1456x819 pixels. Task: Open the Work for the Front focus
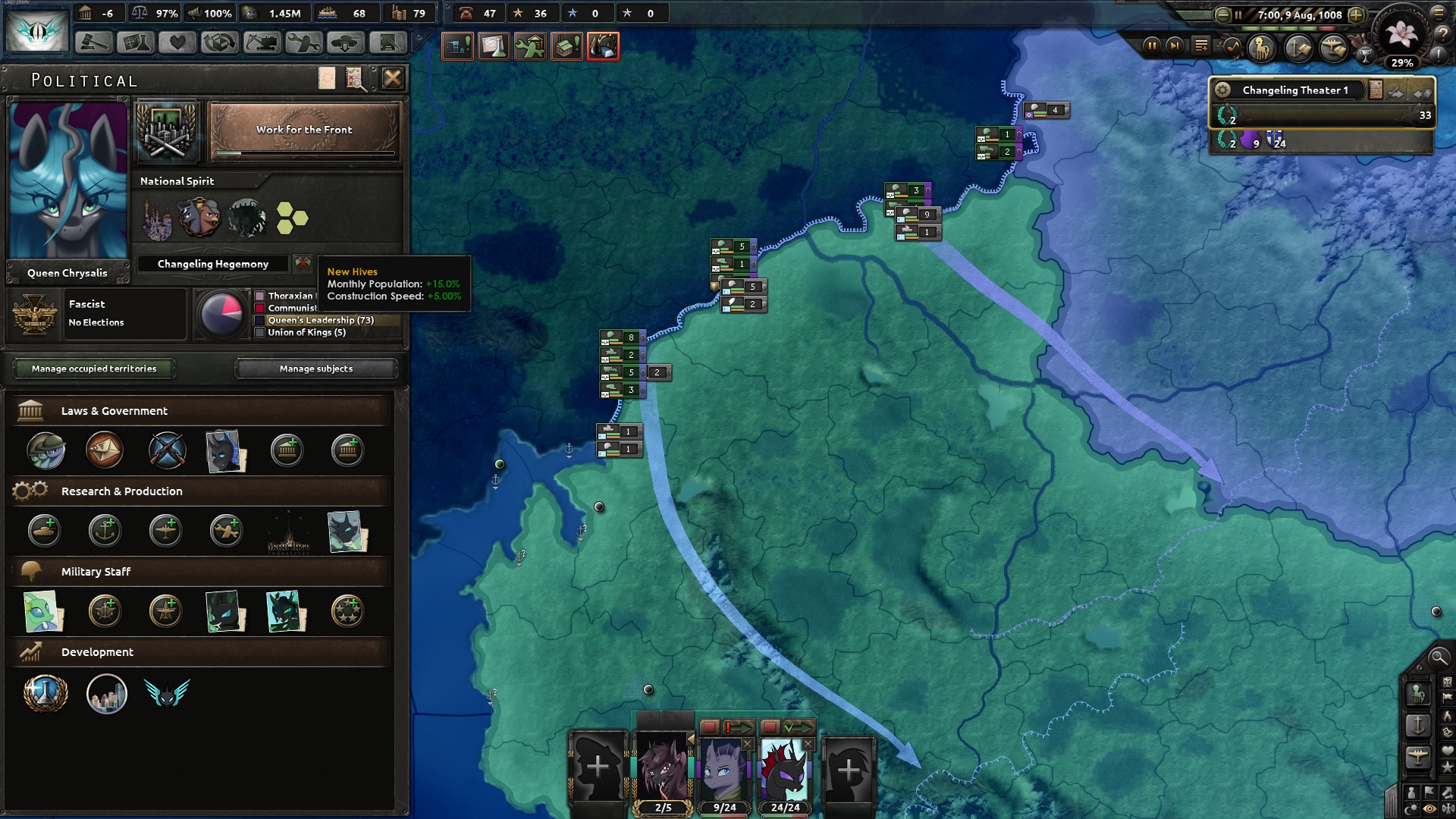point(304,130)
